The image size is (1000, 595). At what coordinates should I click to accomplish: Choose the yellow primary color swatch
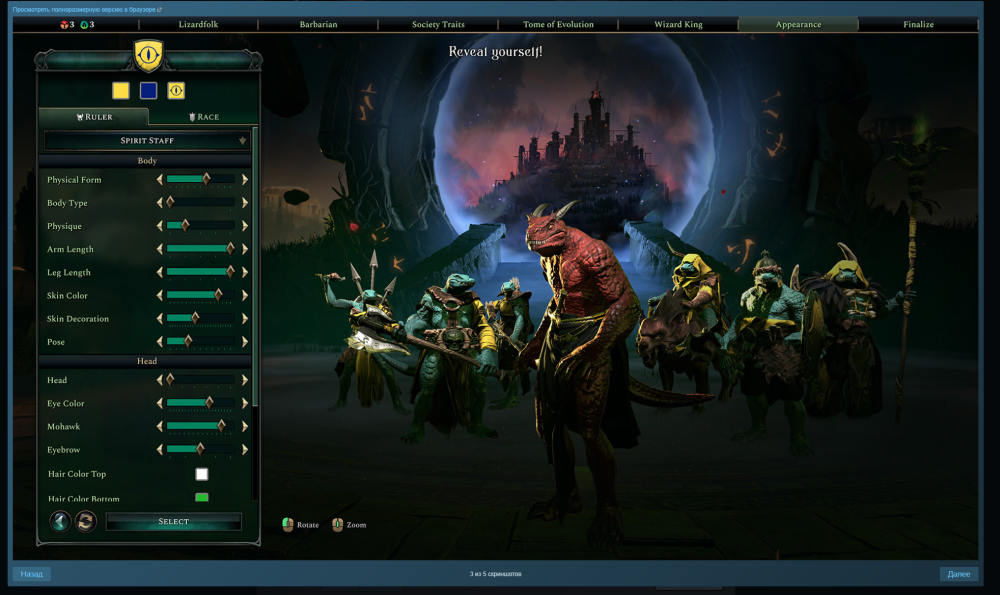121,91
